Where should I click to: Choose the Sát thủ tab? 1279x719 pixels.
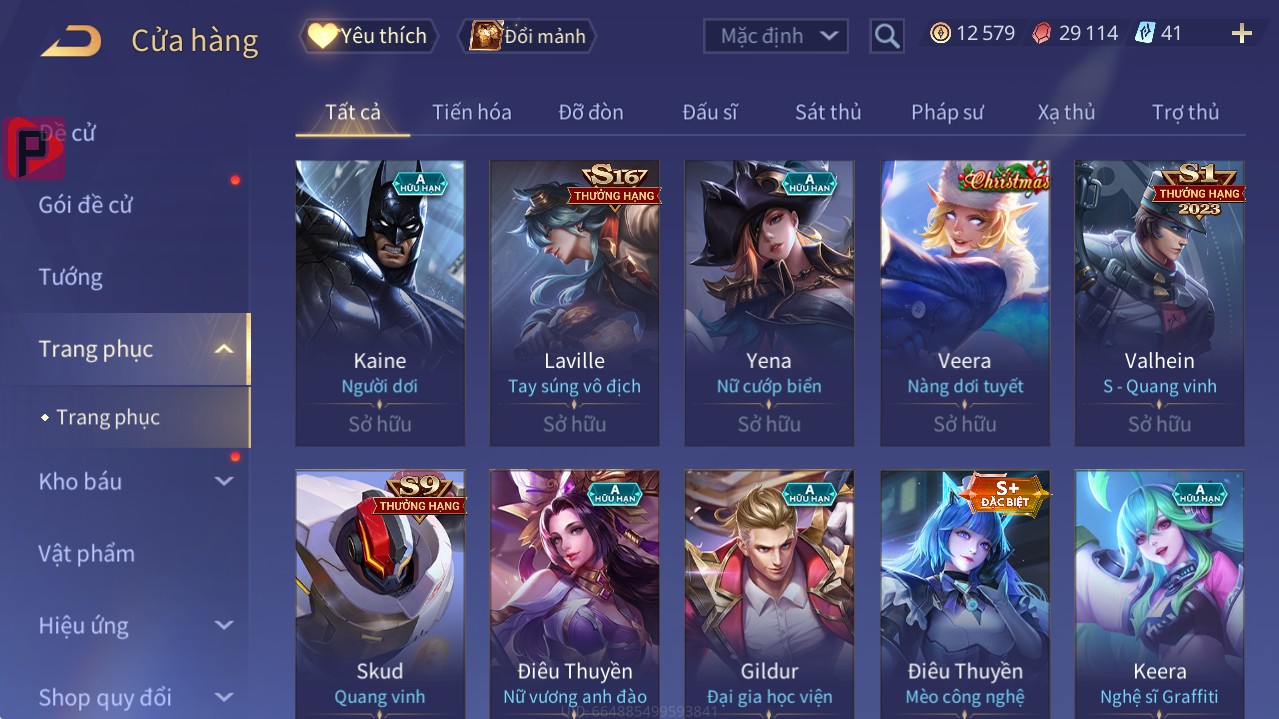point(827,112)
